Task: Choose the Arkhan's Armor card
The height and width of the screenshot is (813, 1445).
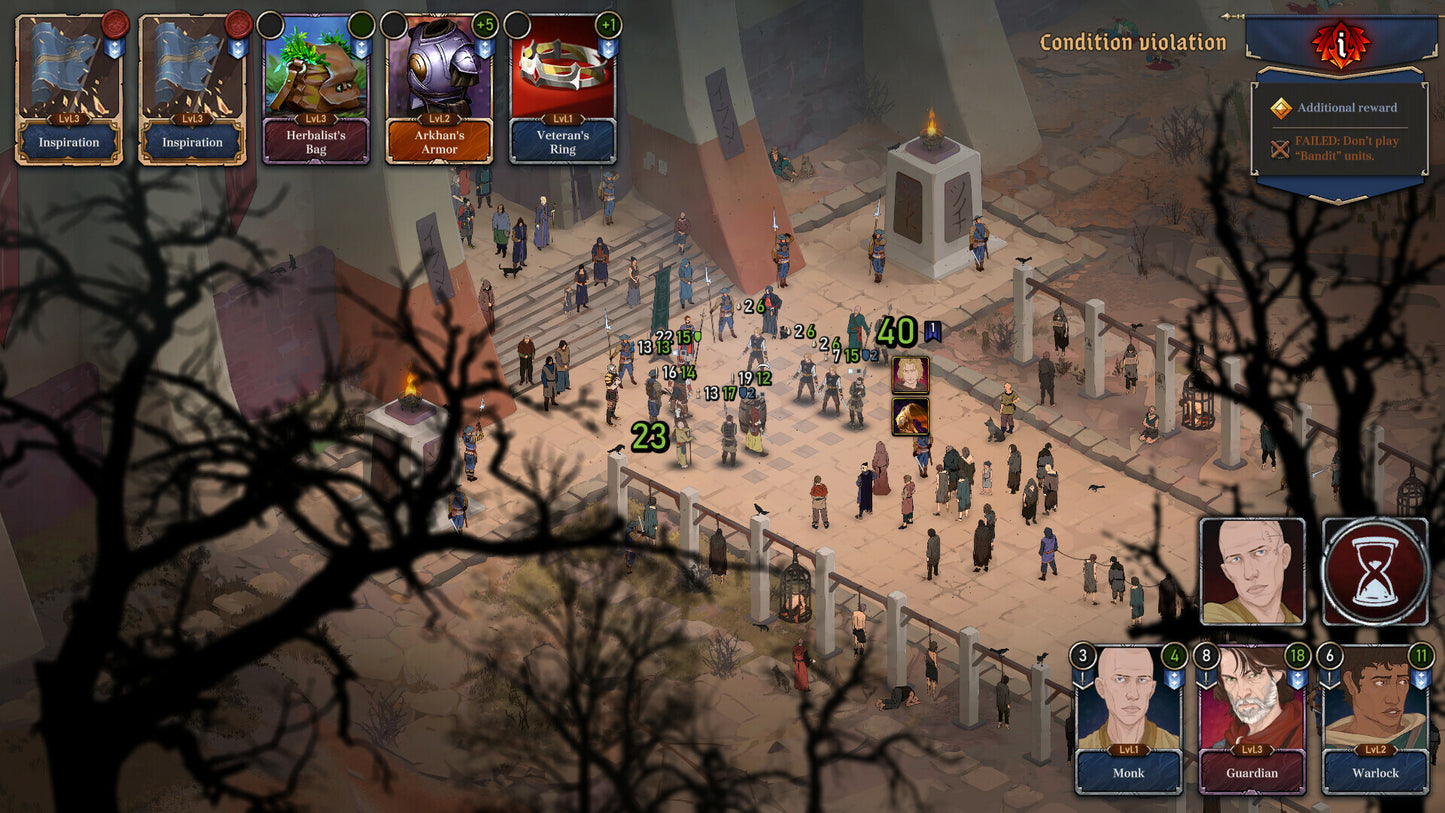Action: tap(439, 90)
